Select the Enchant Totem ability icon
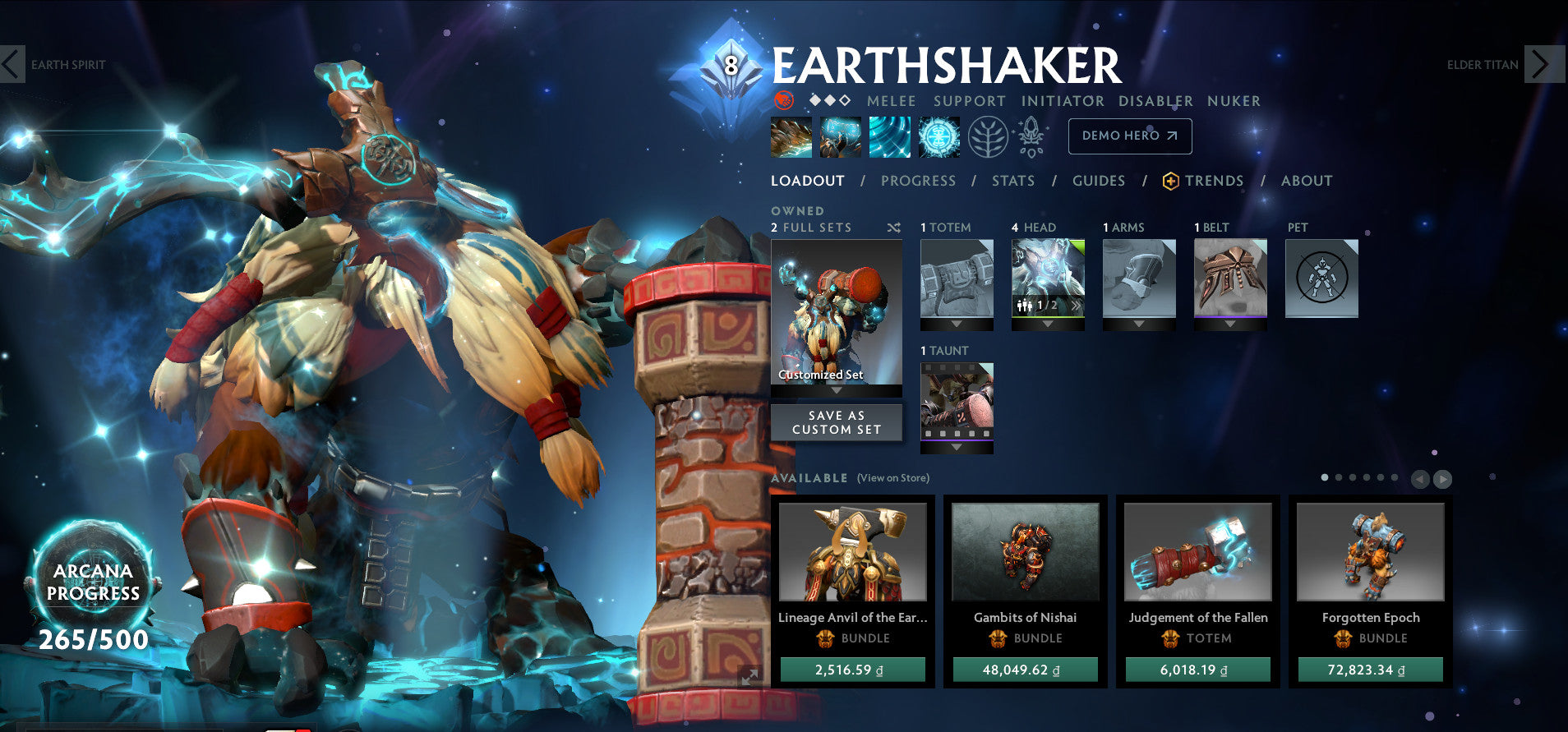Viewport: 1568px width, 732px height. point(842,136)
